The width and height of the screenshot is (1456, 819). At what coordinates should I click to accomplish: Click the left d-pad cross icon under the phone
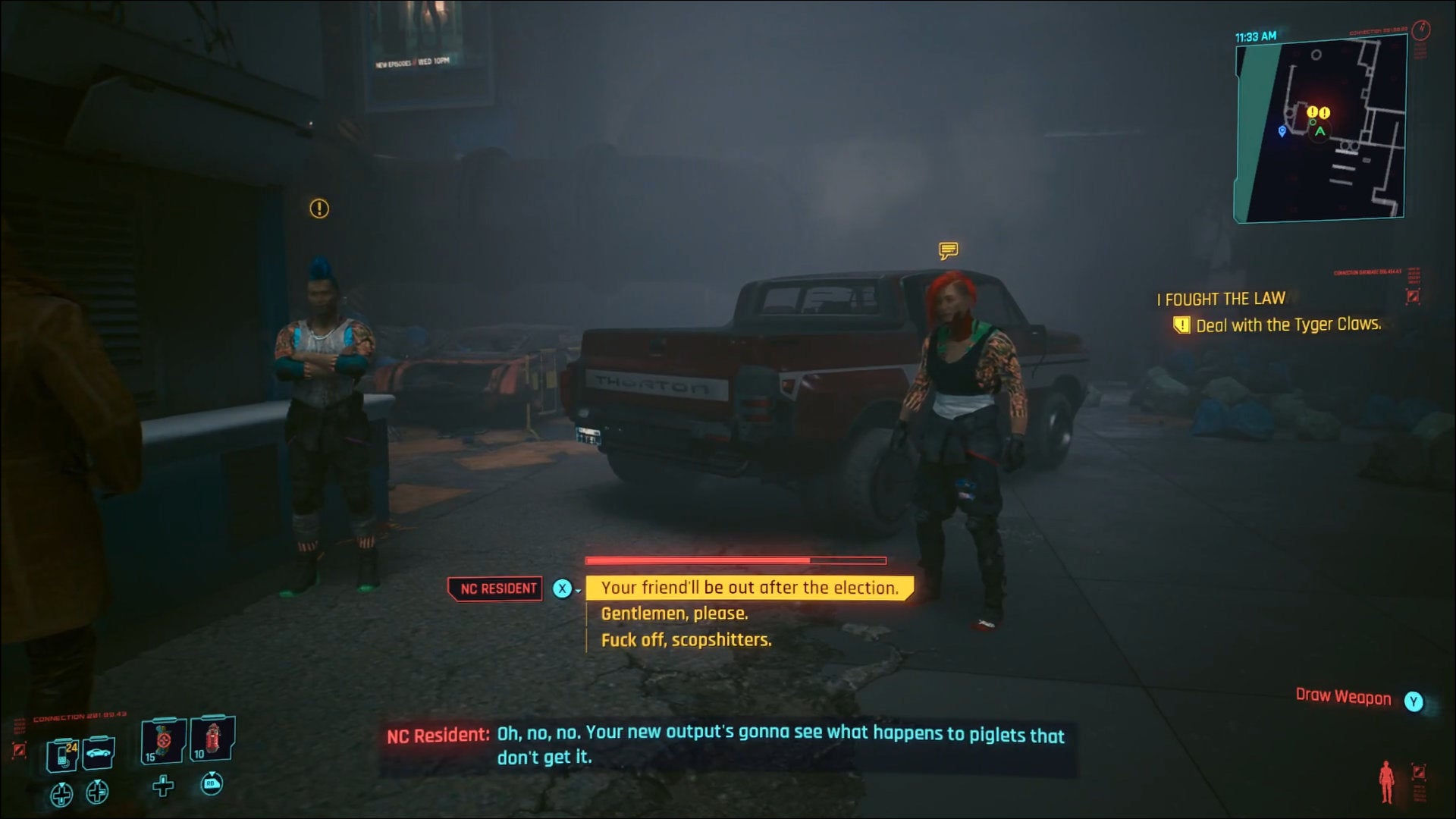(61, 794)
